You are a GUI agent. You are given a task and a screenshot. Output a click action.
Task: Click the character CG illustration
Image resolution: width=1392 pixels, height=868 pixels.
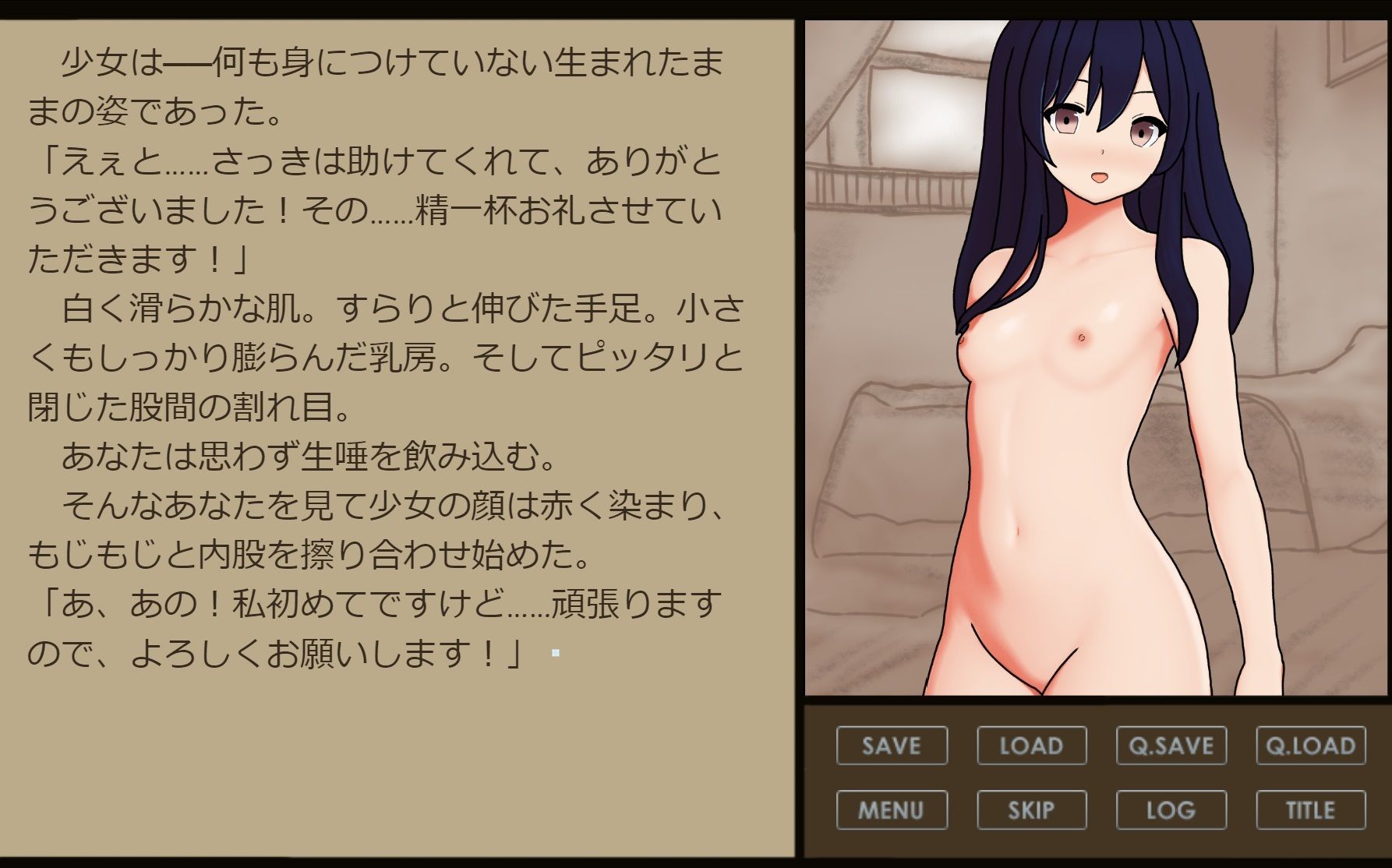(1091, 351)
